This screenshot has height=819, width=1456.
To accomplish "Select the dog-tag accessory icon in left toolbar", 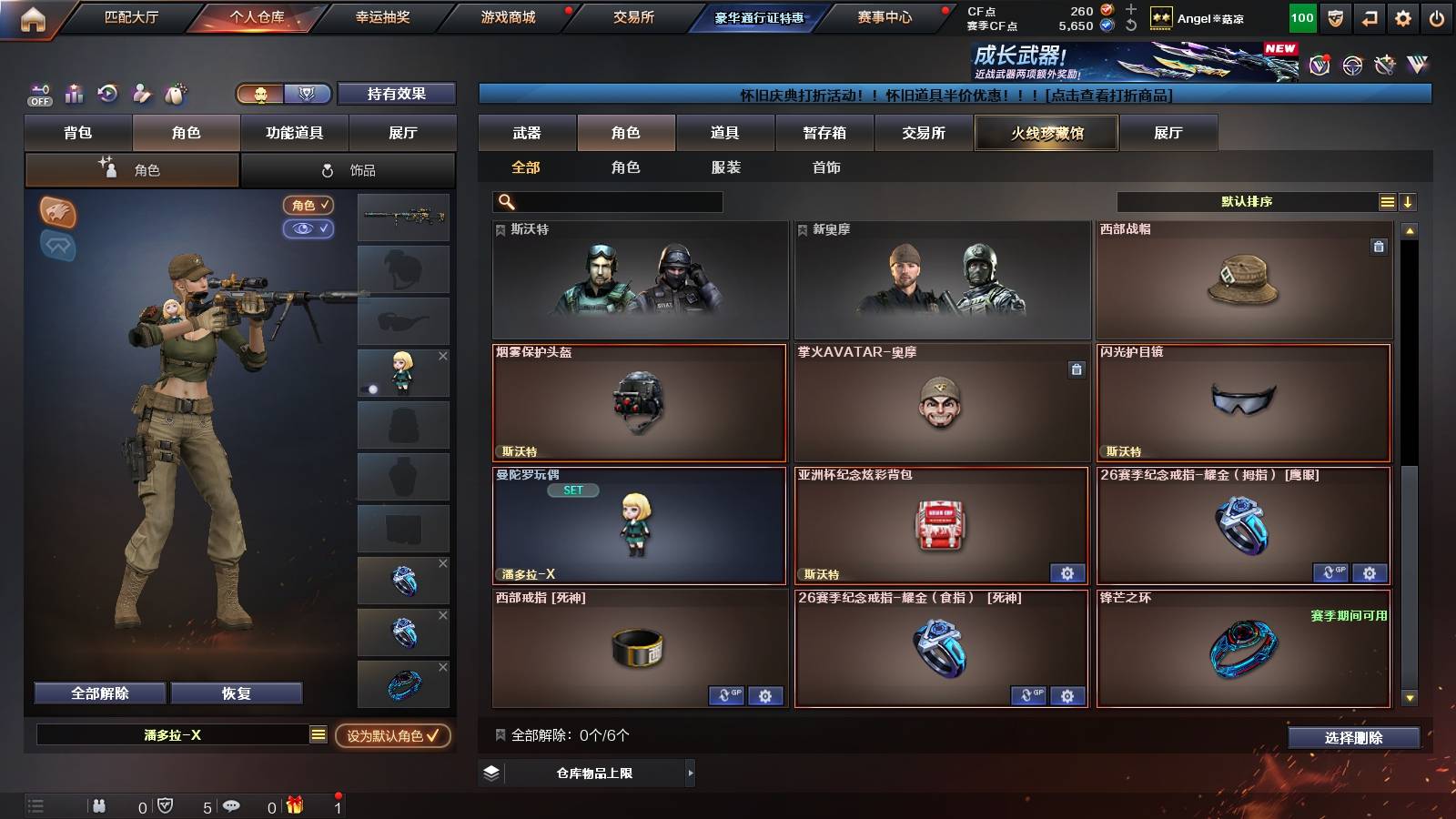I will (x=173, y=94).
